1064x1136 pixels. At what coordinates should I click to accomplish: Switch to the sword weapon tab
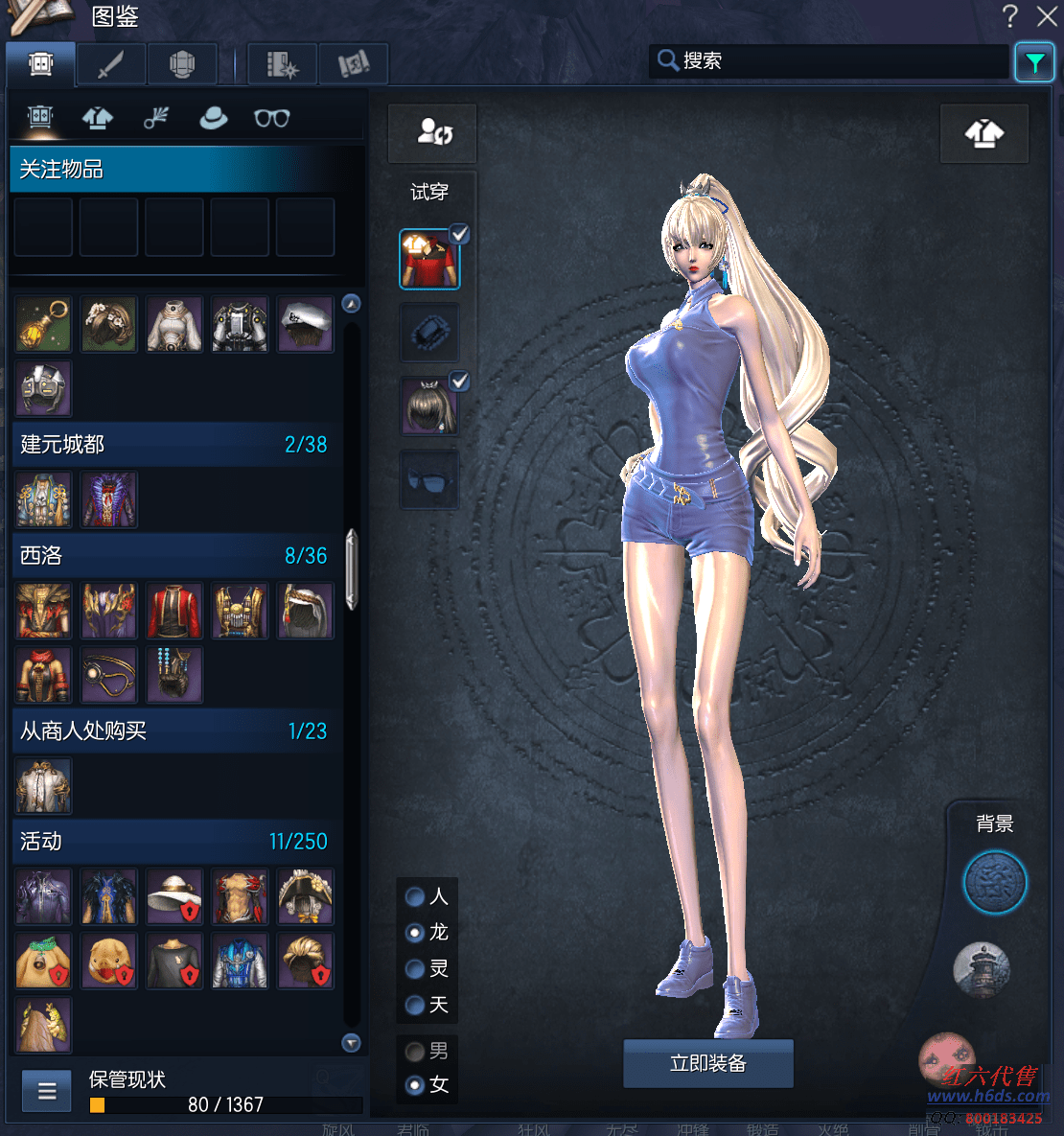coord(111,65)
